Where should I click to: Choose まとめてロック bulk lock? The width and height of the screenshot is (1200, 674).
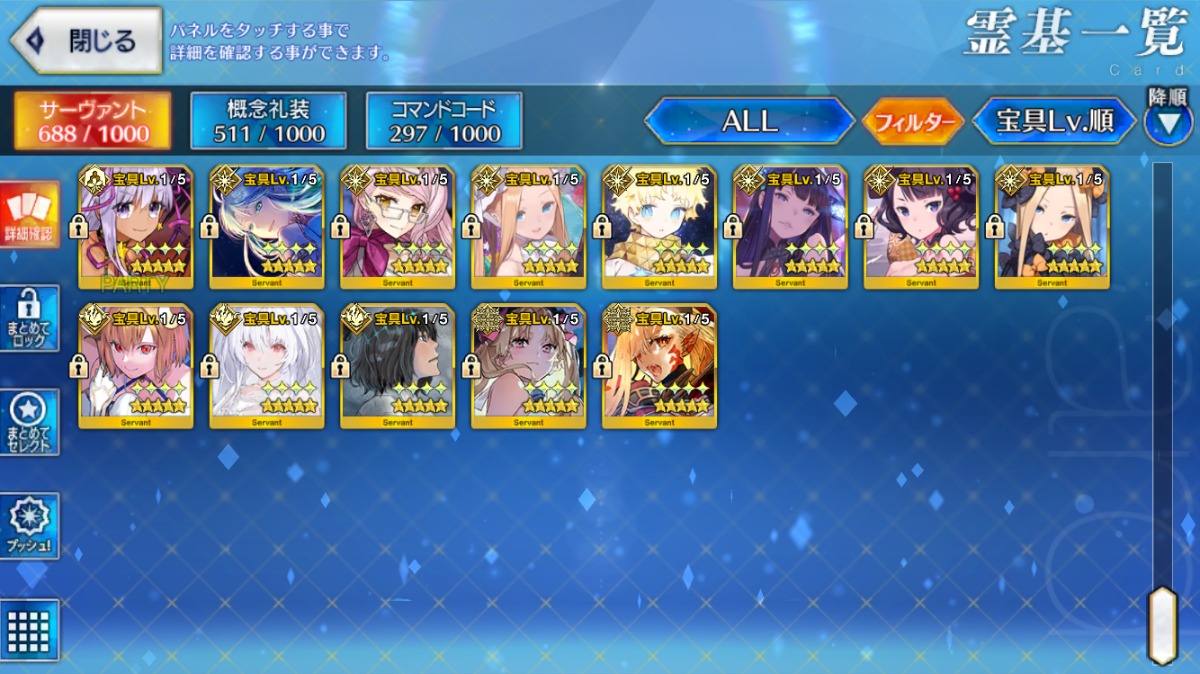coord(29,318)
